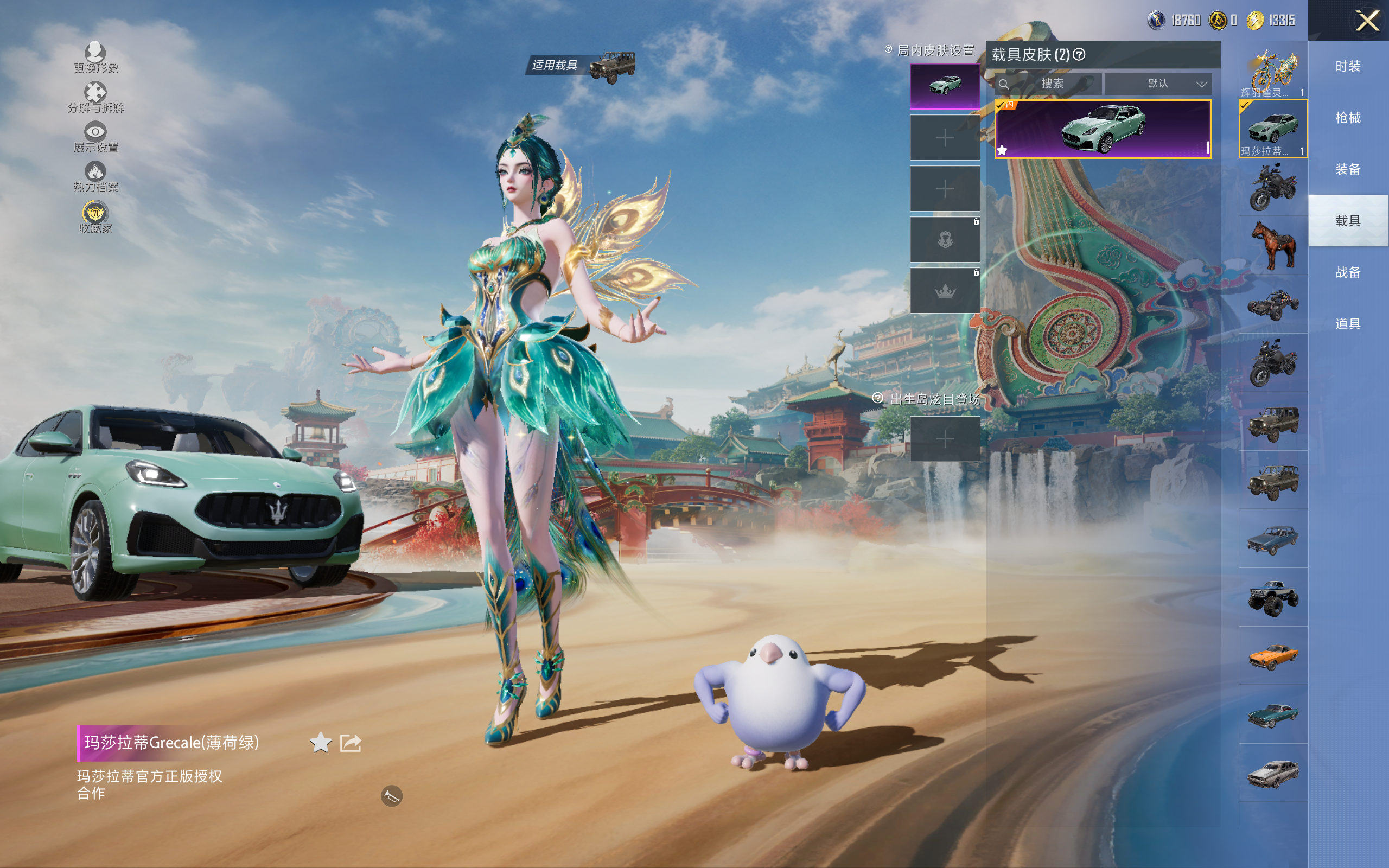
Task: Share the Maserati Grecale skin
Action: [350, 743]
